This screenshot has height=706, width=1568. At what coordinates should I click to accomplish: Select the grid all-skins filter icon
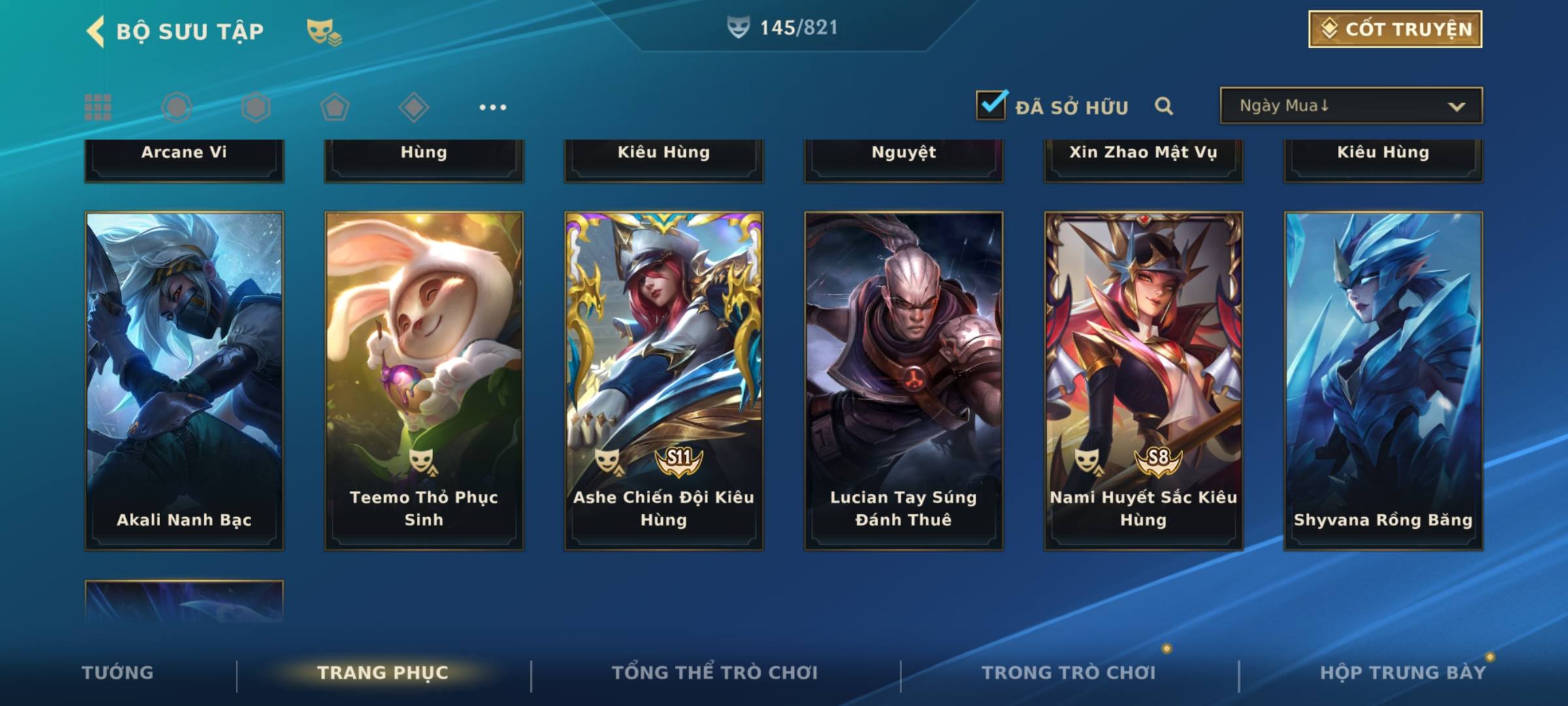tap(98, 107)
